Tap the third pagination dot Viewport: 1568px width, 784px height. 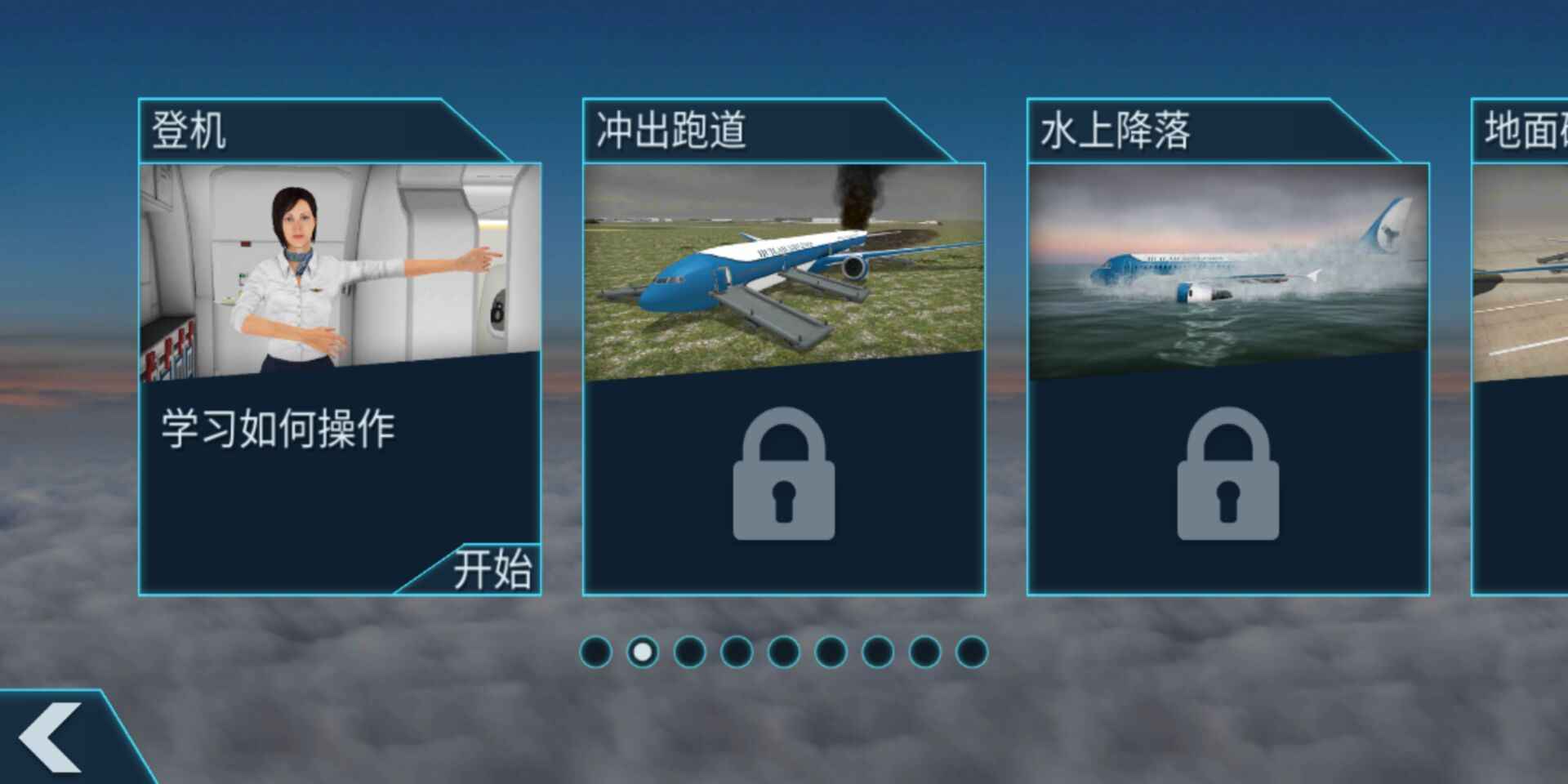tap(688, 651)
